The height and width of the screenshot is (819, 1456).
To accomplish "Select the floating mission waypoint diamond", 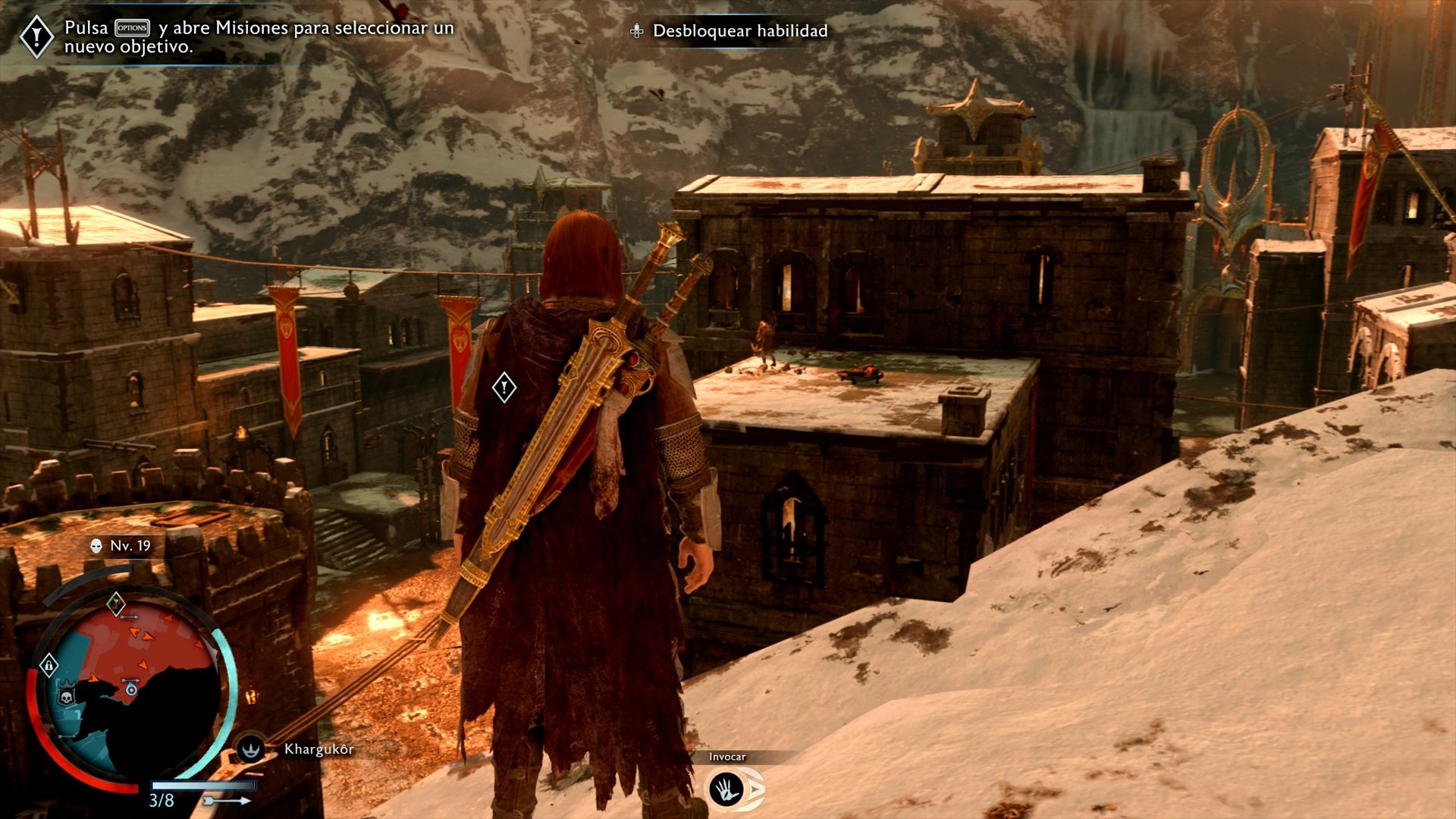I will coord(504,388).
